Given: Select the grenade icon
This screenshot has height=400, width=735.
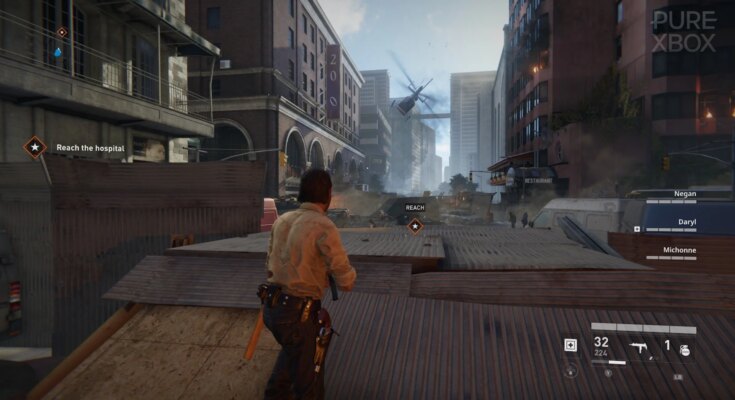Looking at the screenshot, I should (686, 350).
